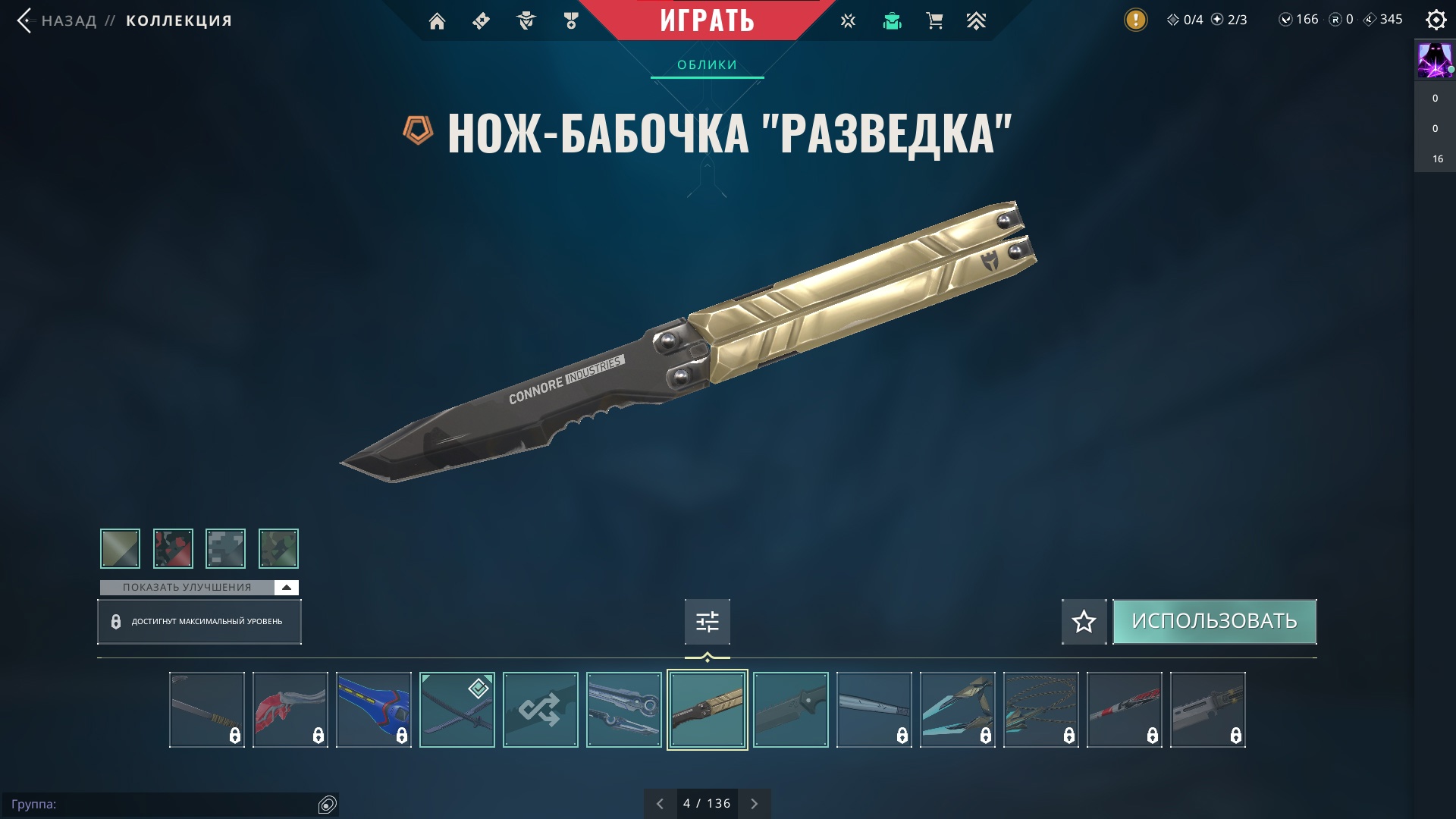Open the filter sliders button
This screenshot has width=1456, height=819.
[707, 622]
